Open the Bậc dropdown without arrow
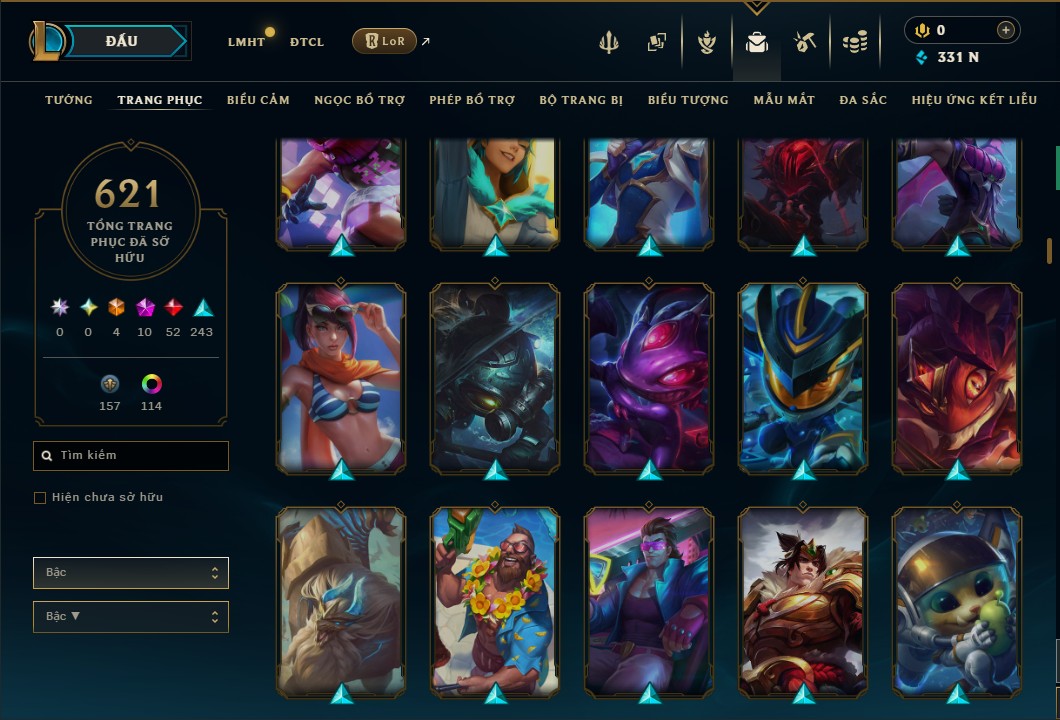Image resolution: width=1060 pixels, height=720 pixels. 131,573
